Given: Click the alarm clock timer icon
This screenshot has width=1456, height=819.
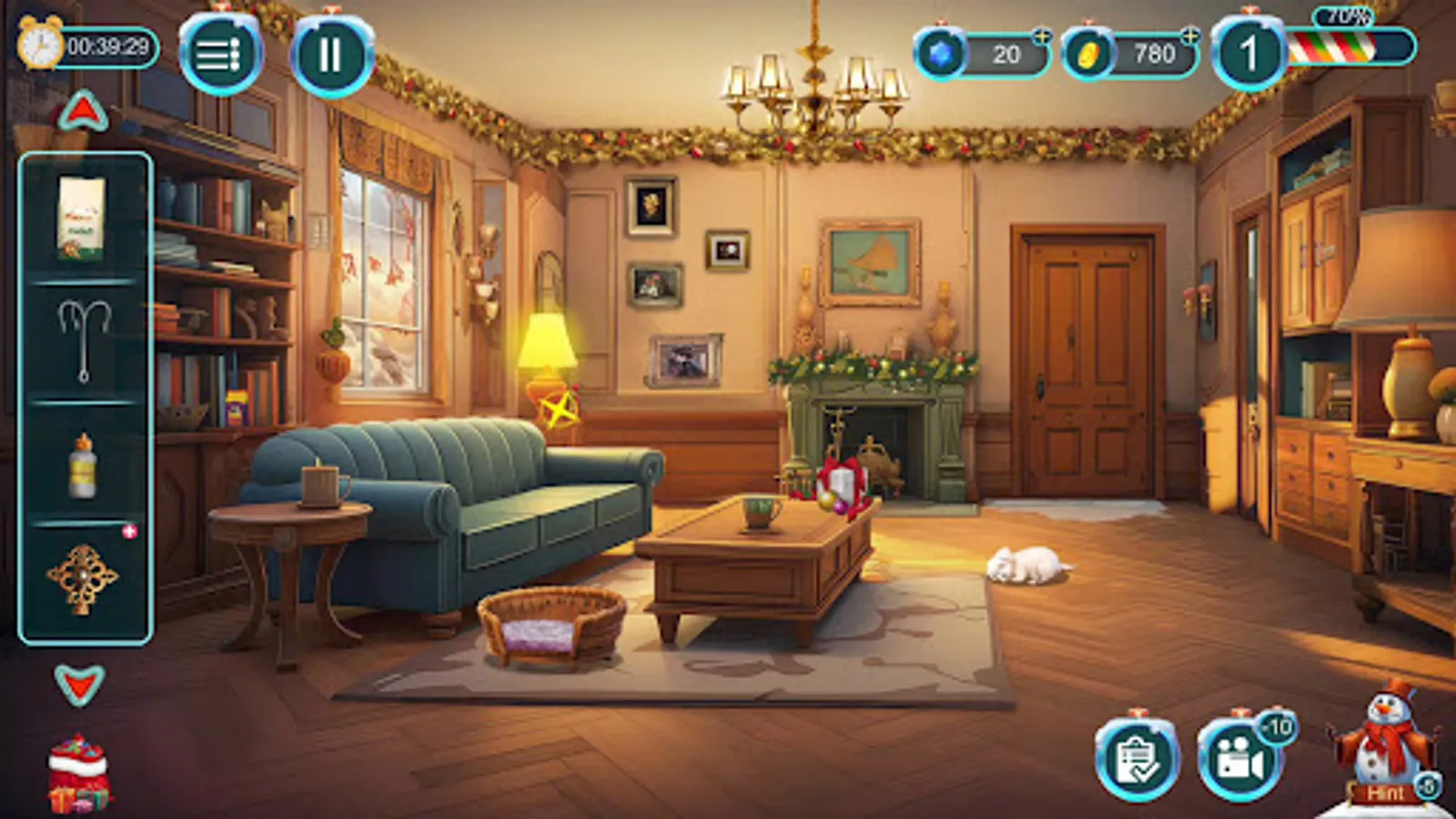Looking at the screenshot, I should [38, 42].
